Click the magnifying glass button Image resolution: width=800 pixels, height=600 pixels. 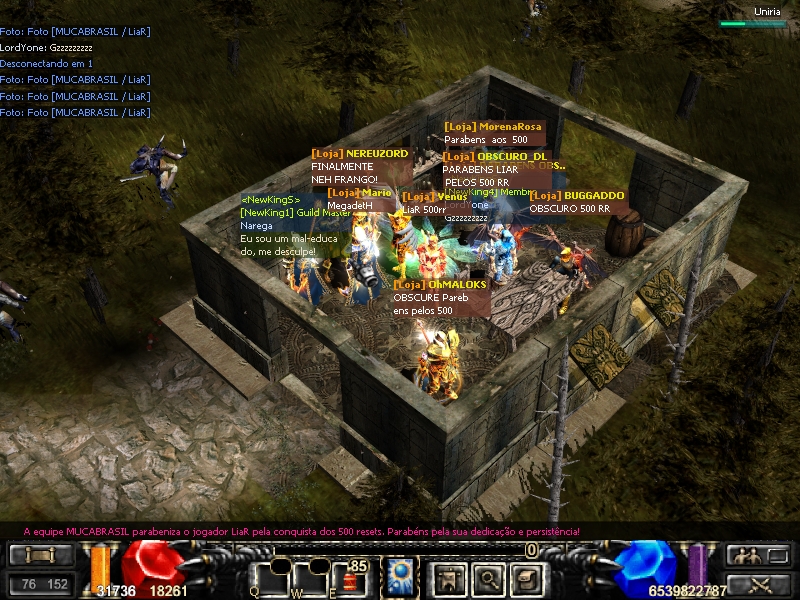486,579
